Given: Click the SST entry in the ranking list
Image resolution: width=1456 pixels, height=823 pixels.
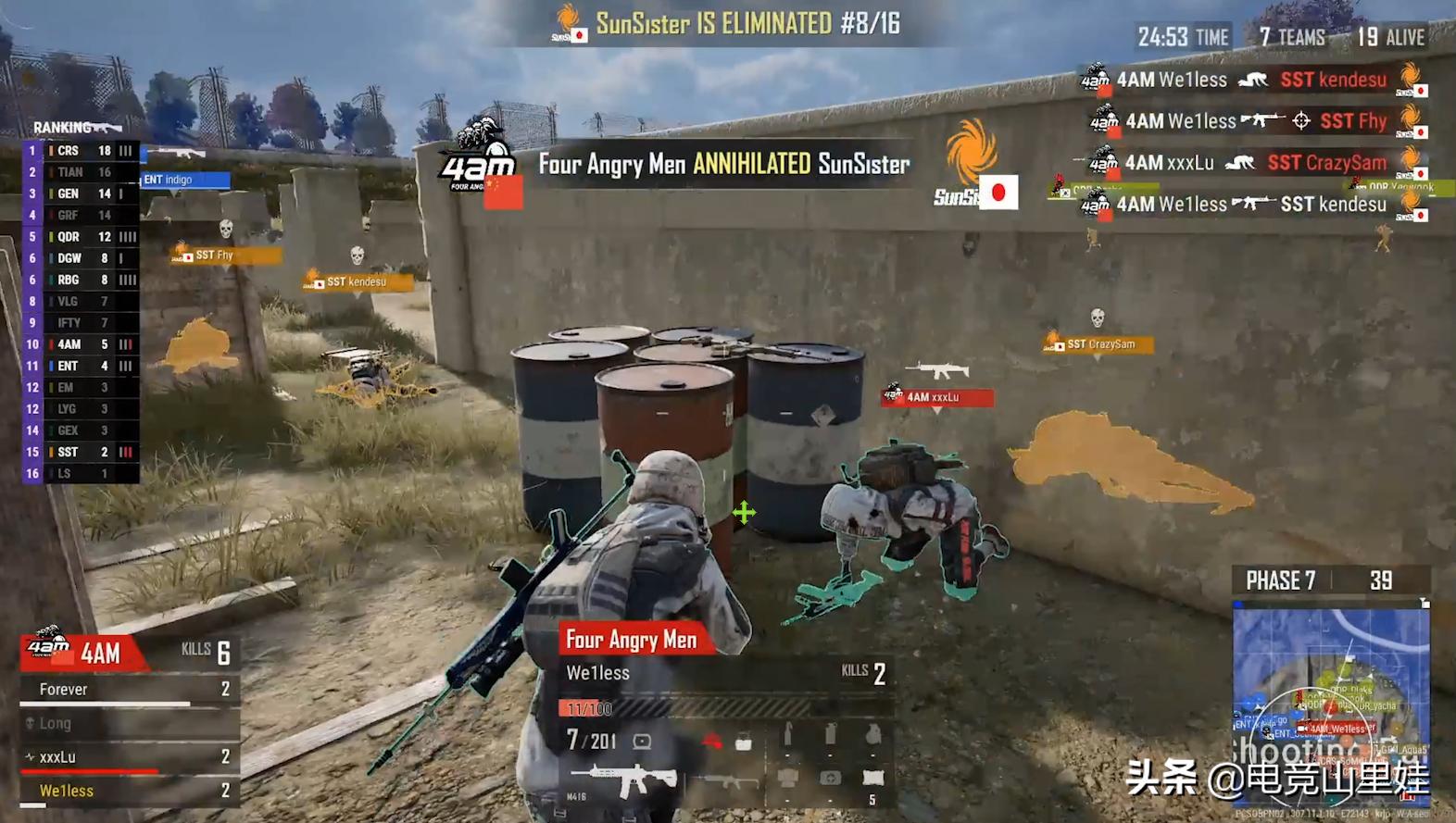Looking at the screenshot, I should 81,452.
